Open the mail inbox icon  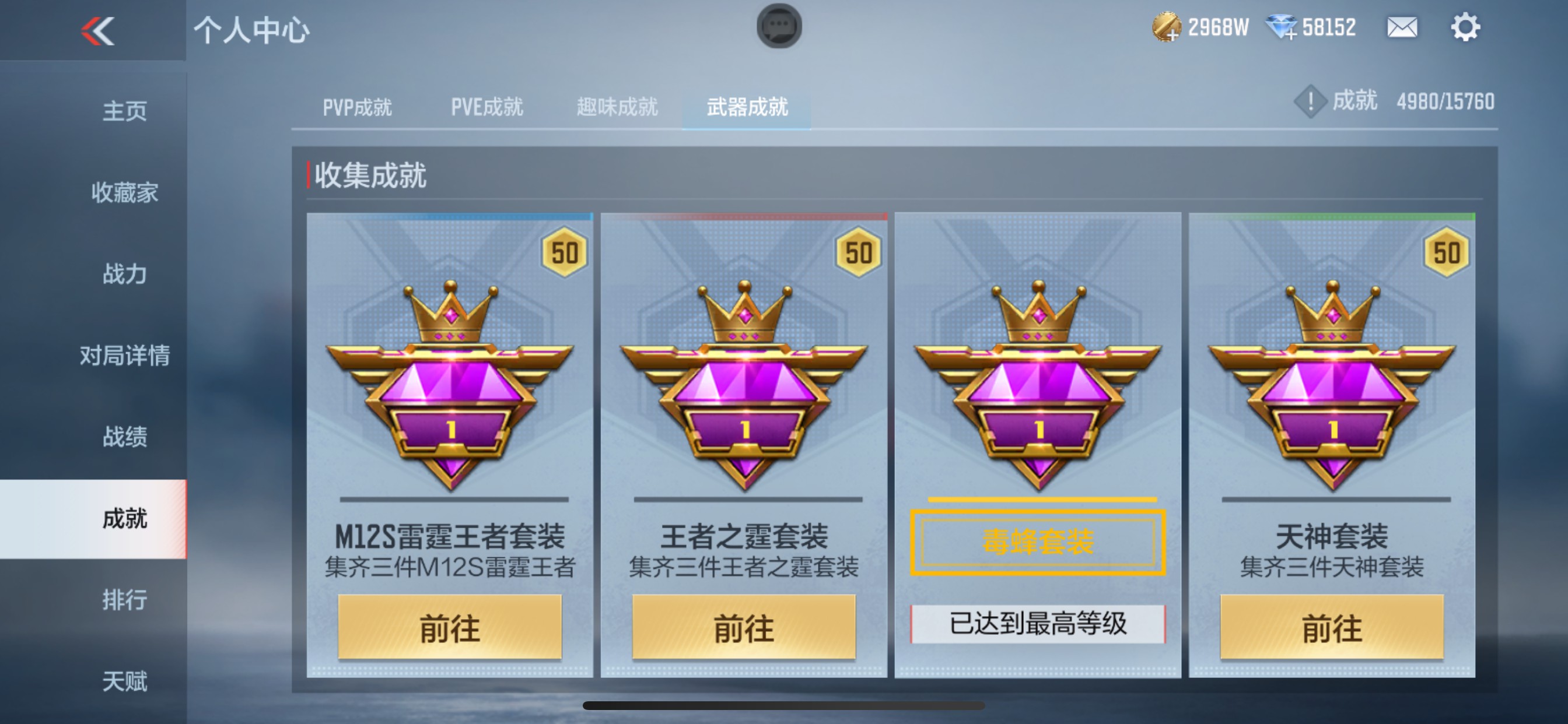(1403, 27)
